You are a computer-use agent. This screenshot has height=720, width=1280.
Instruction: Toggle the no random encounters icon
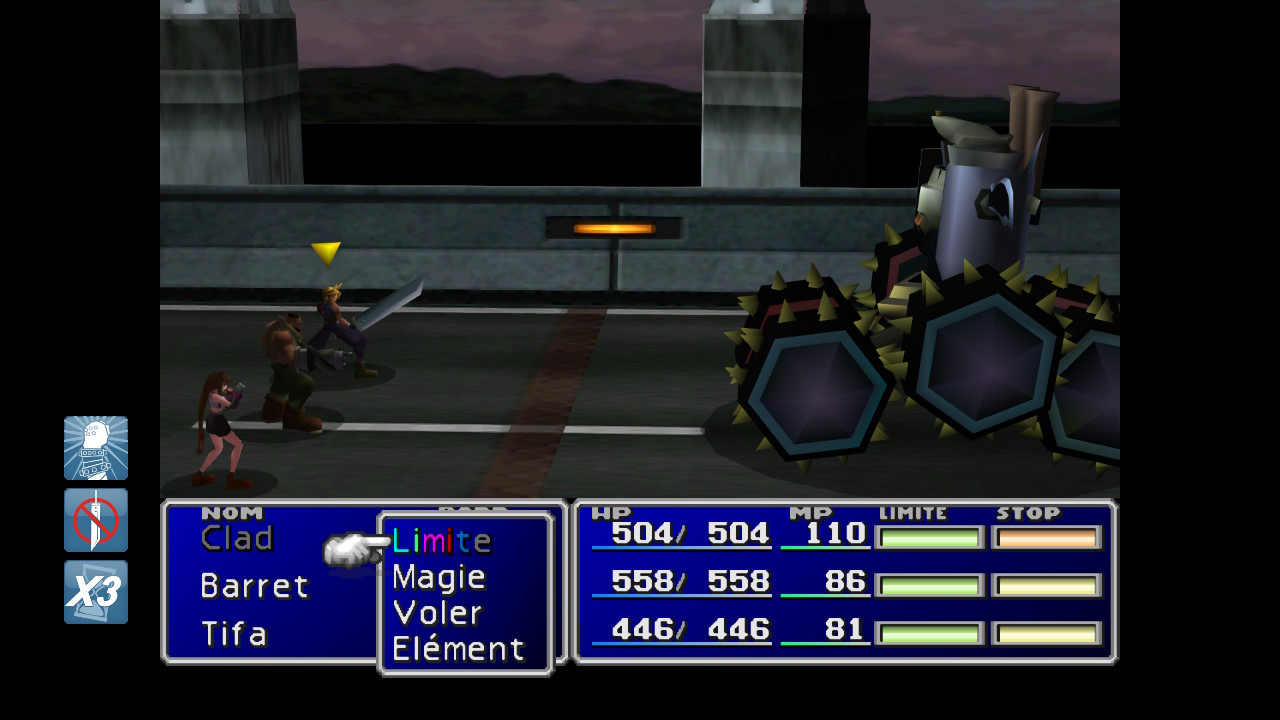(96, 520)
